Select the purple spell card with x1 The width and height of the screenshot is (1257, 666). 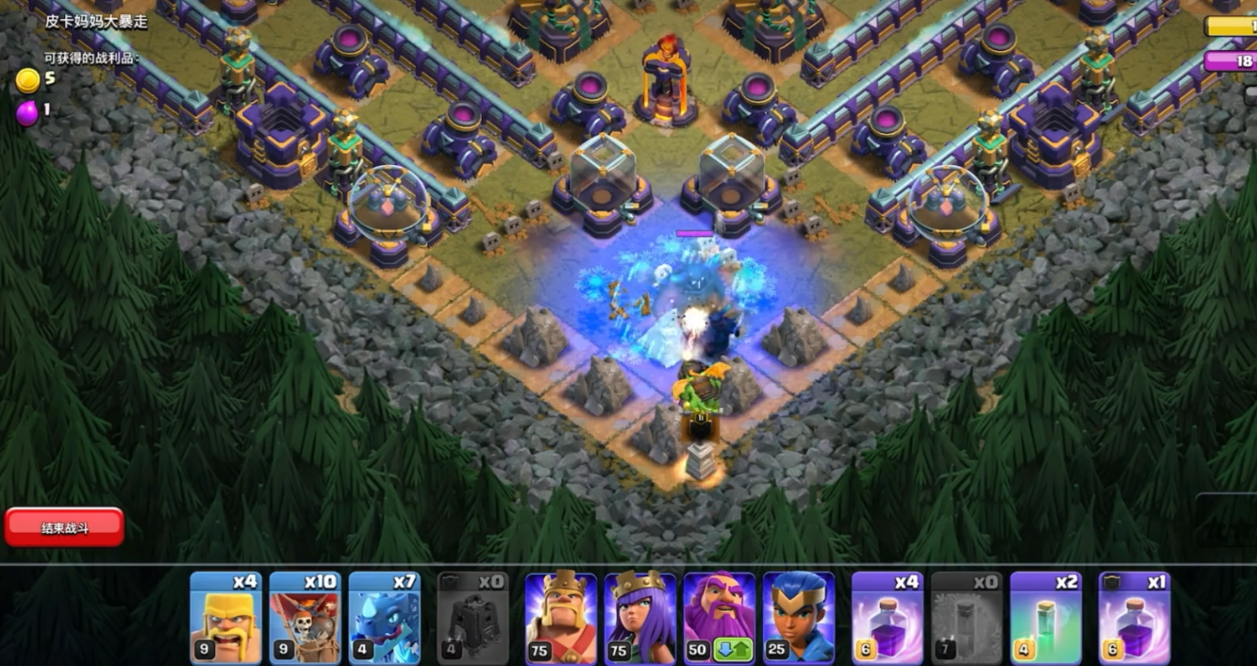(x=1134, y=618)
